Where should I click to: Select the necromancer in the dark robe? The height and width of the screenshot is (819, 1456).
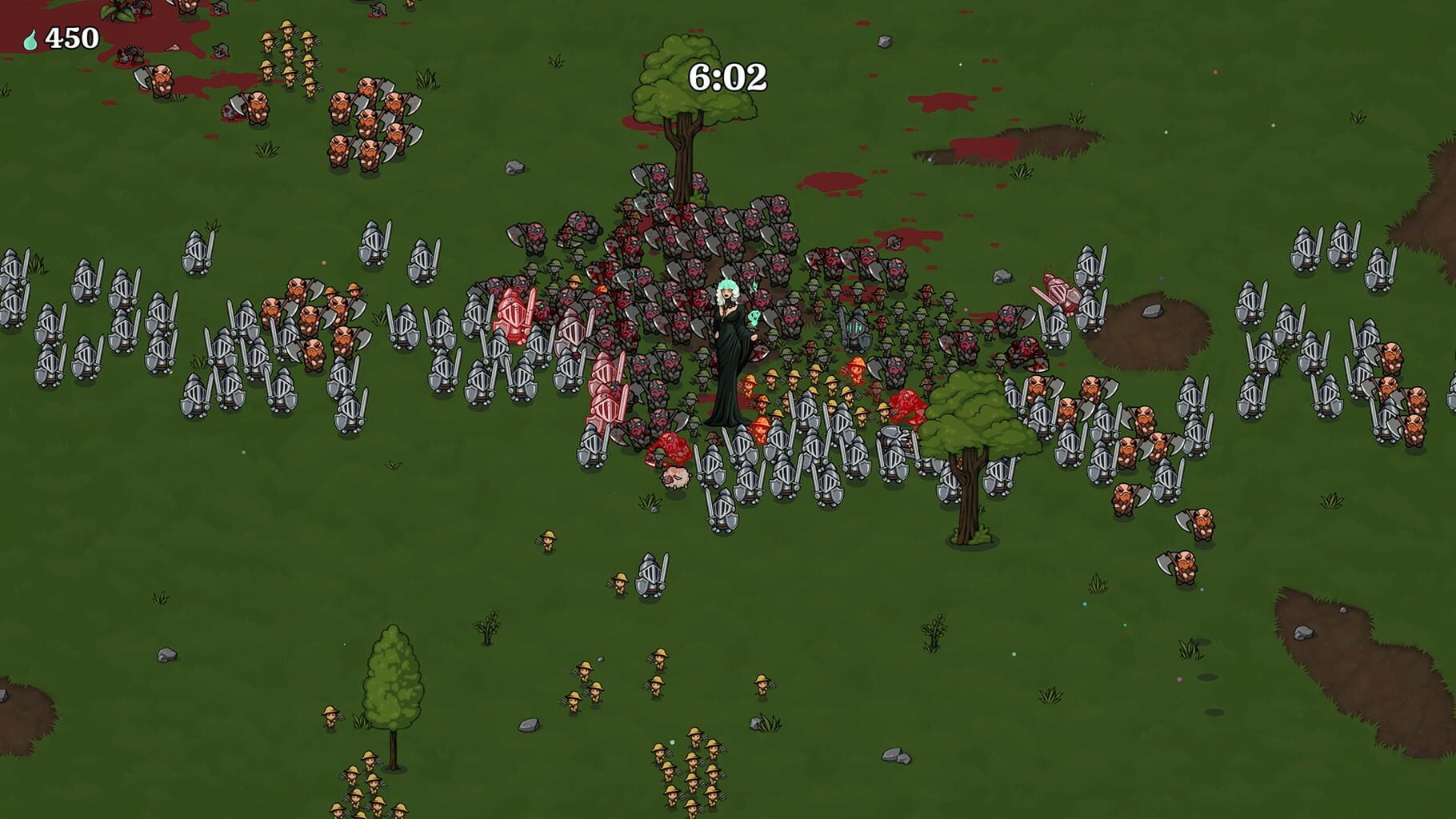click(726, 352)
